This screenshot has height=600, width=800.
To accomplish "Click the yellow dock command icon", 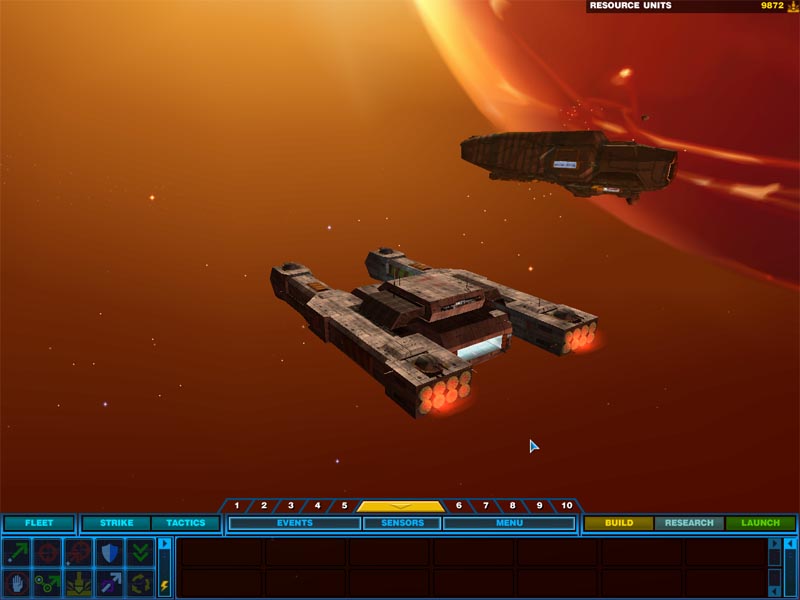I will coord(78,582).
